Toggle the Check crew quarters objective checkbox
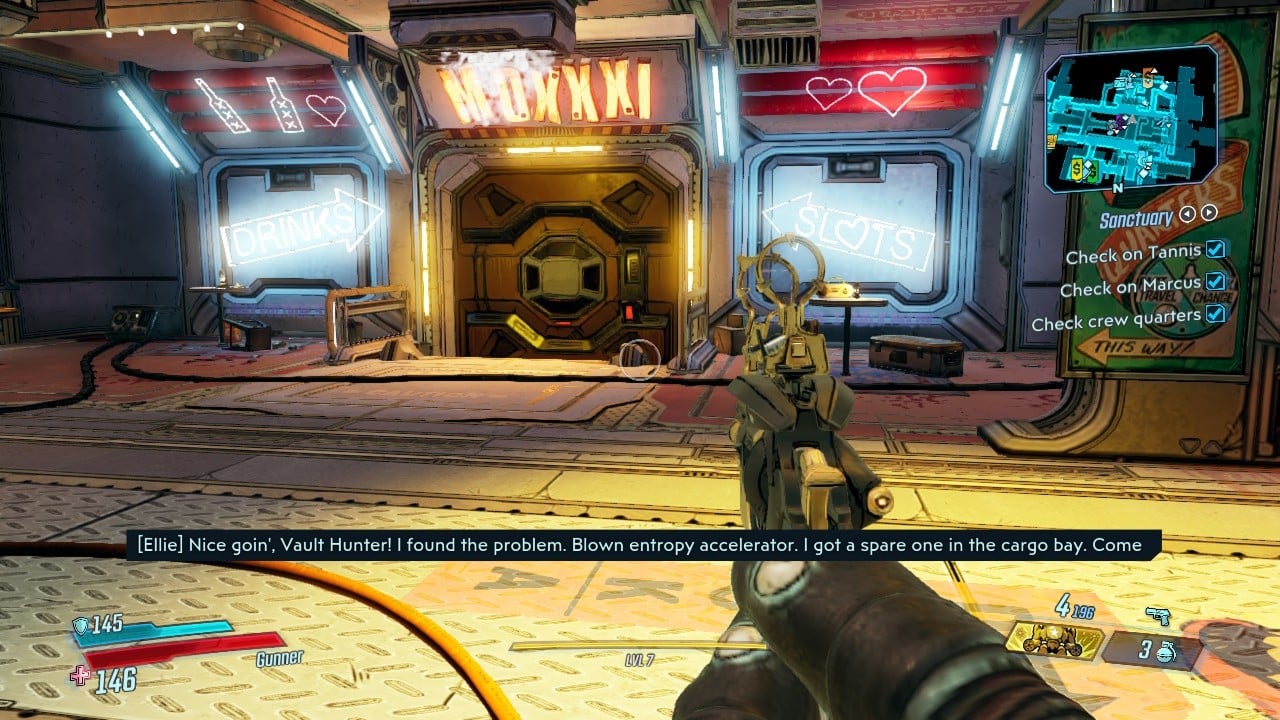 coord(1216,314)
